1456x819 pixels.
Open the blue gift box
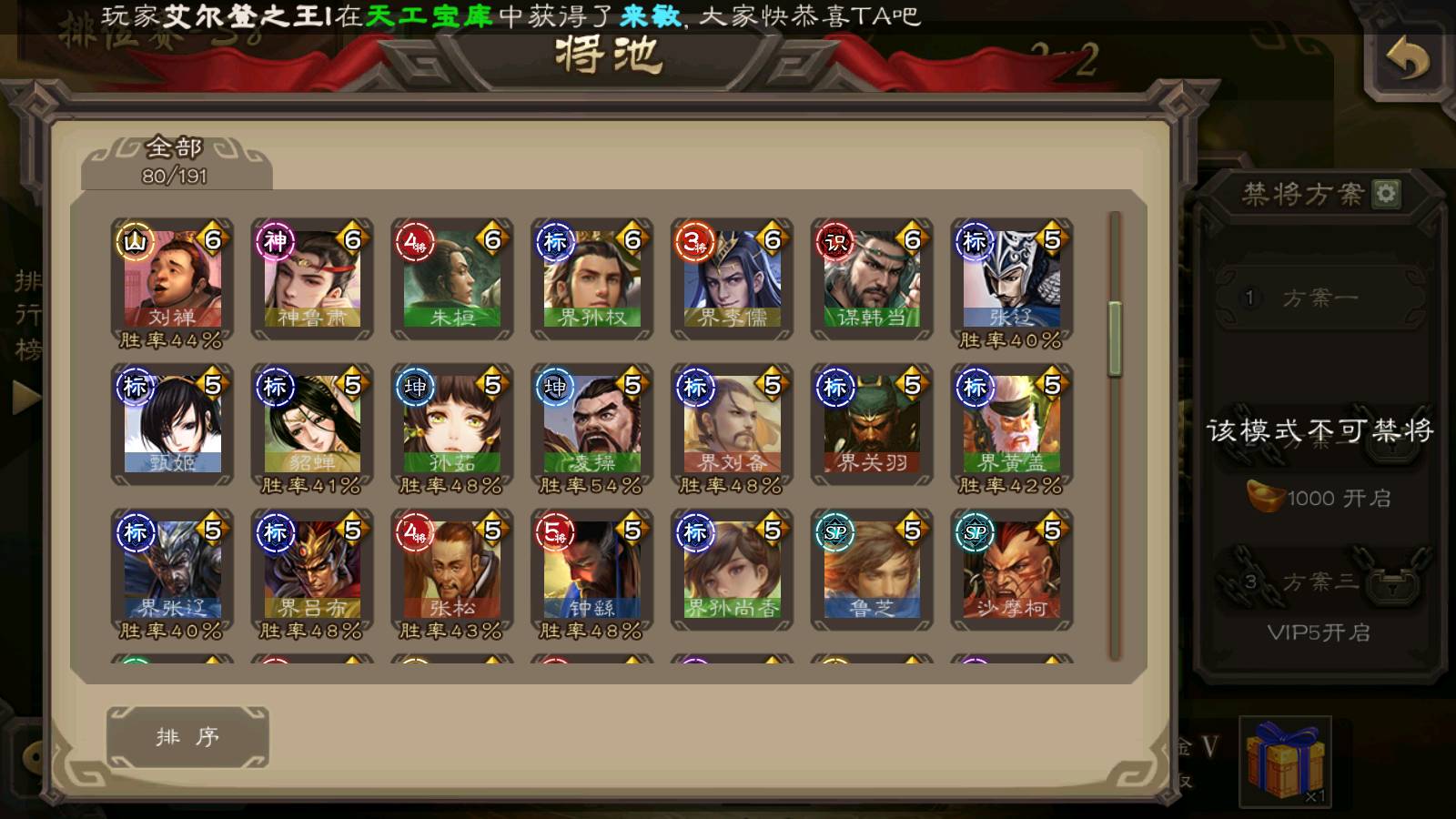coord(1285,760)
